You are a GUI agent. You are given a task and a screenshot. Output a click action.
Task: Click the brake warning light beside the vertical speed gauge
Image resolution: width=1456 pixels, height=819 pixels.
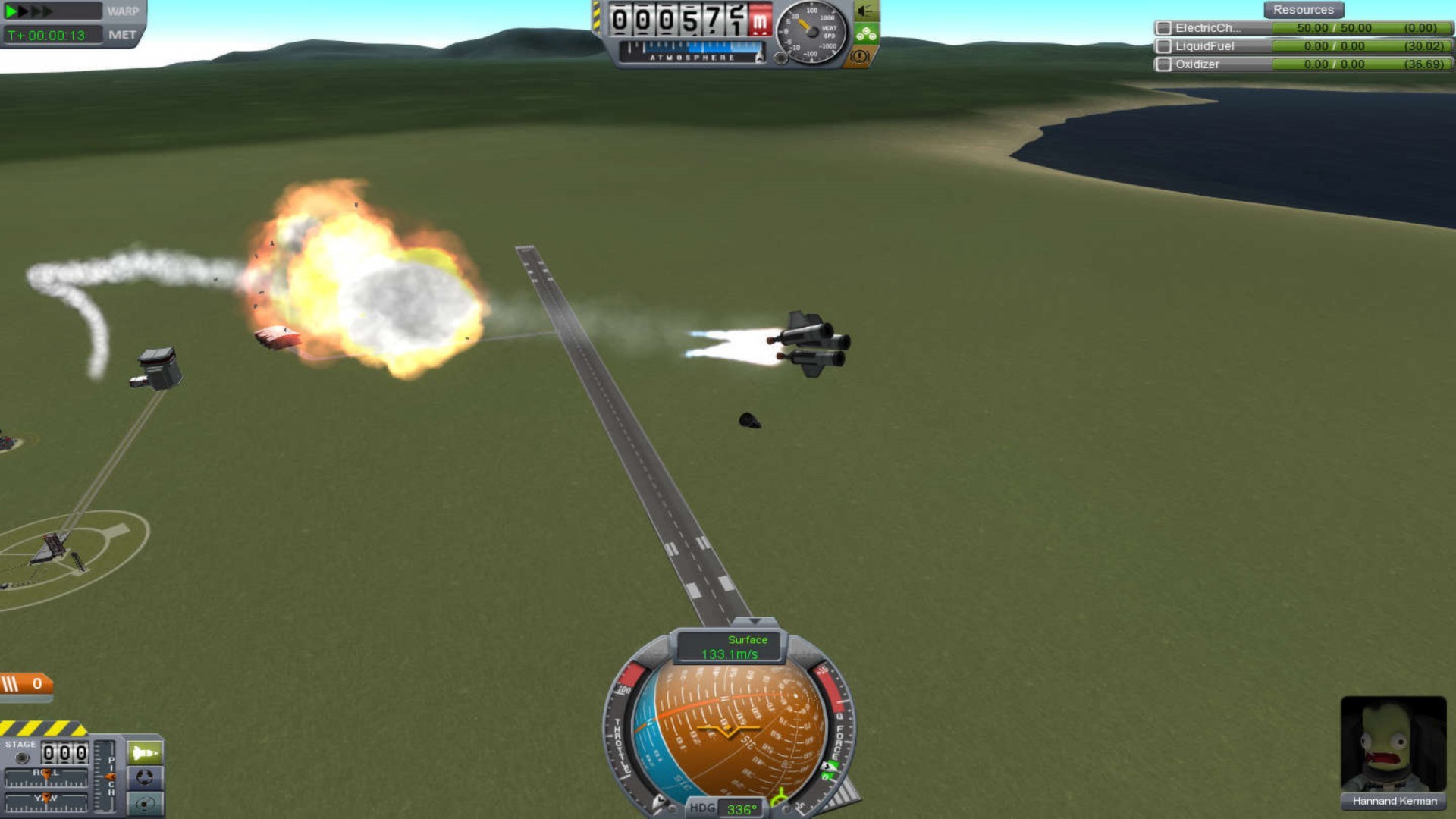pyautogui.click(x=859, y=58)
